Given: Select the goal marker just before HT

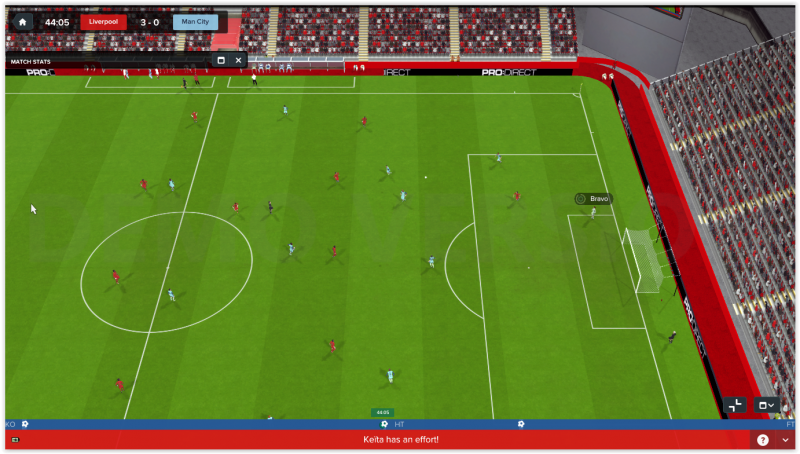Looking at the screenshot, I should 384,424.
